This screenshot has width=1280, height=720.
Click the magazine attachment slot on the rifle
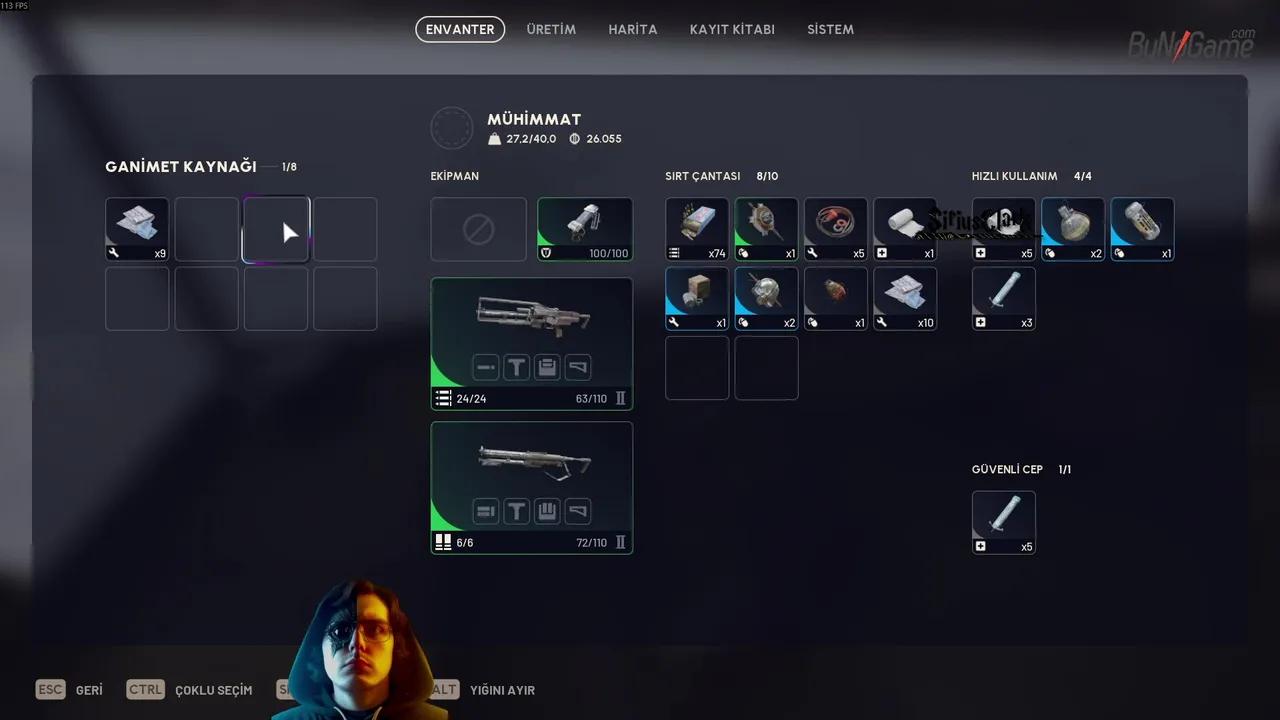[x=547, y=367]
